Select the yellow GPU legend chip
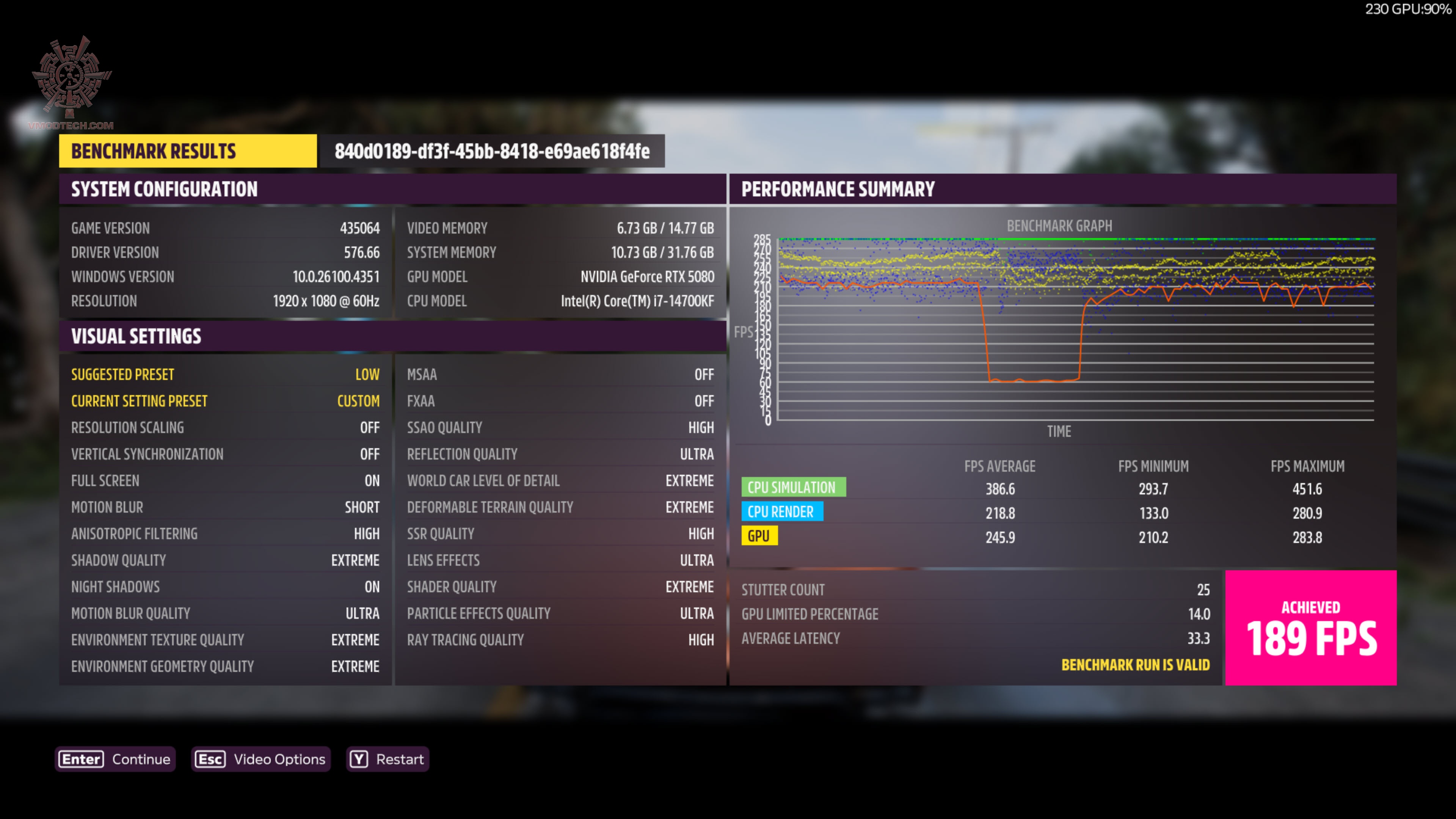 pyautogui.click(x=759, y=535)
